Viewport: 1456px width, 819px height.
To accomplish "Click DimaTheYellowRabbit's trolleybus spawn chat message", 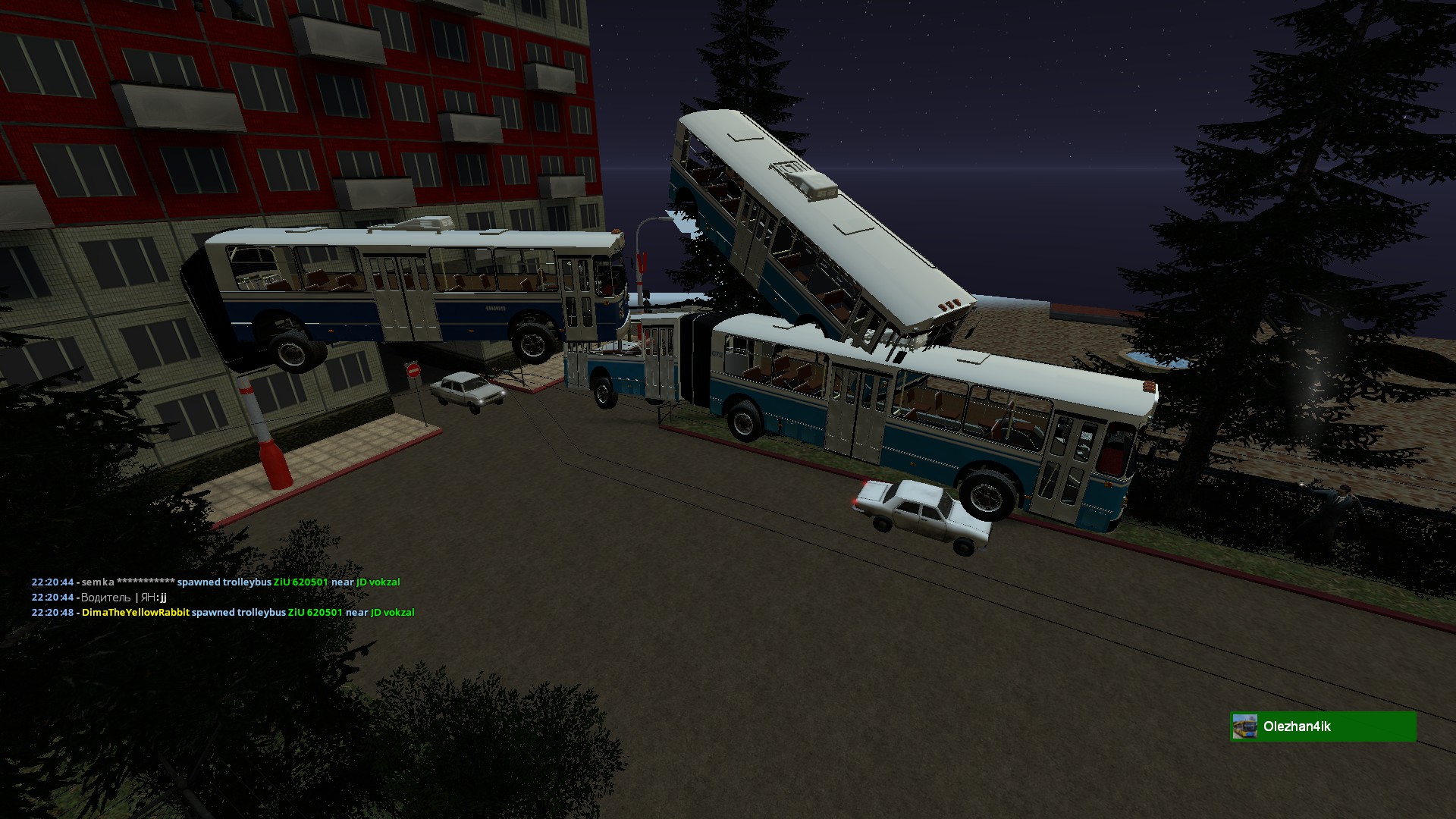I will (223, 613).
